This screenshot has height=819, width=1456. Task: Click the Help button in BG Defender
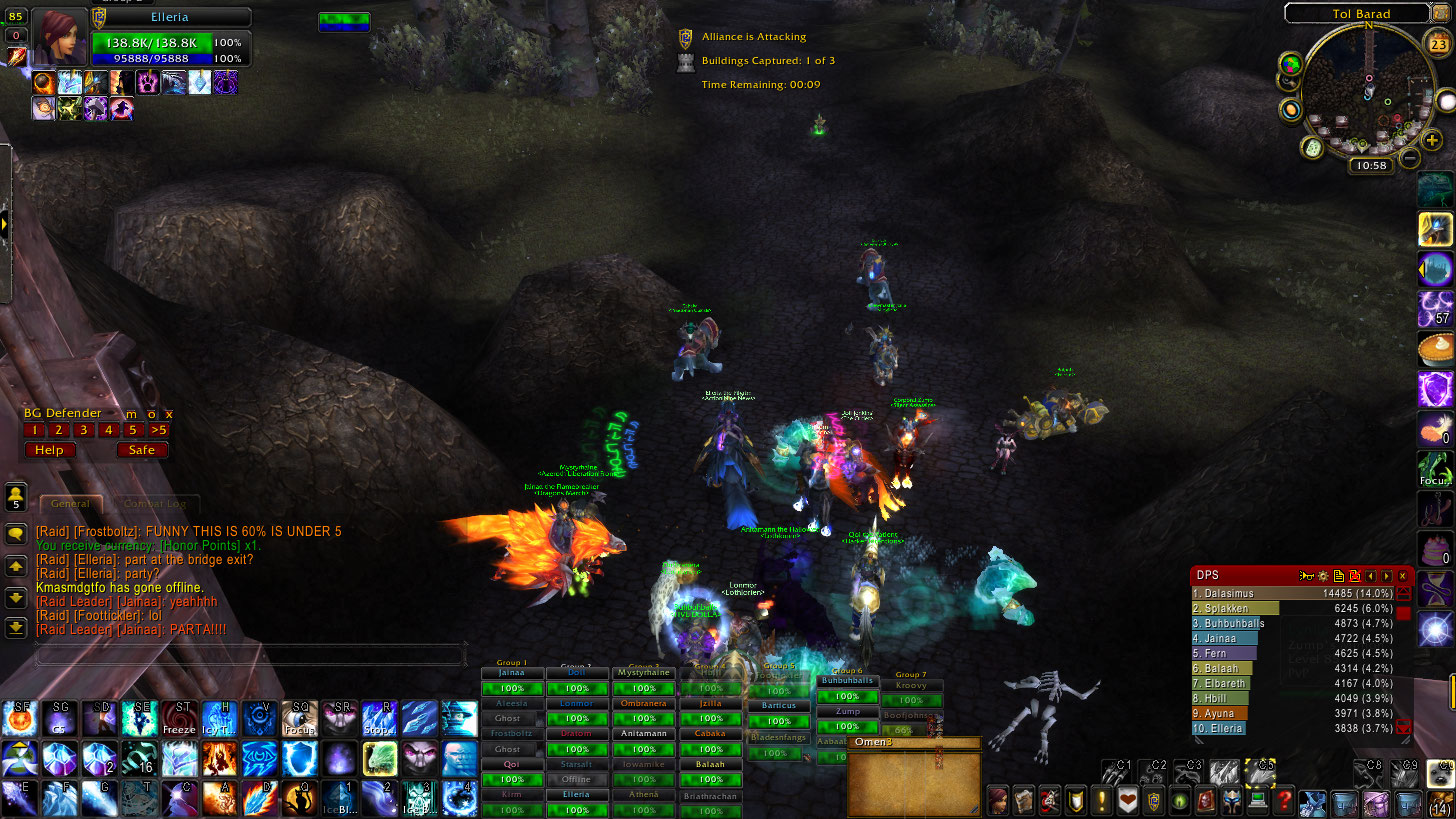(49, 450)
